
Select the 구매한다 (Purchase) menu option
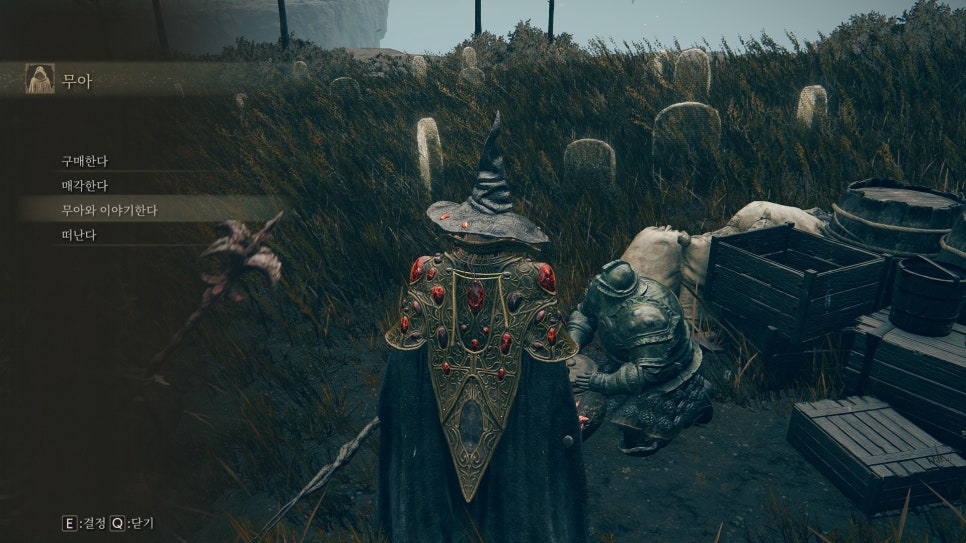(x=85, y=160)
